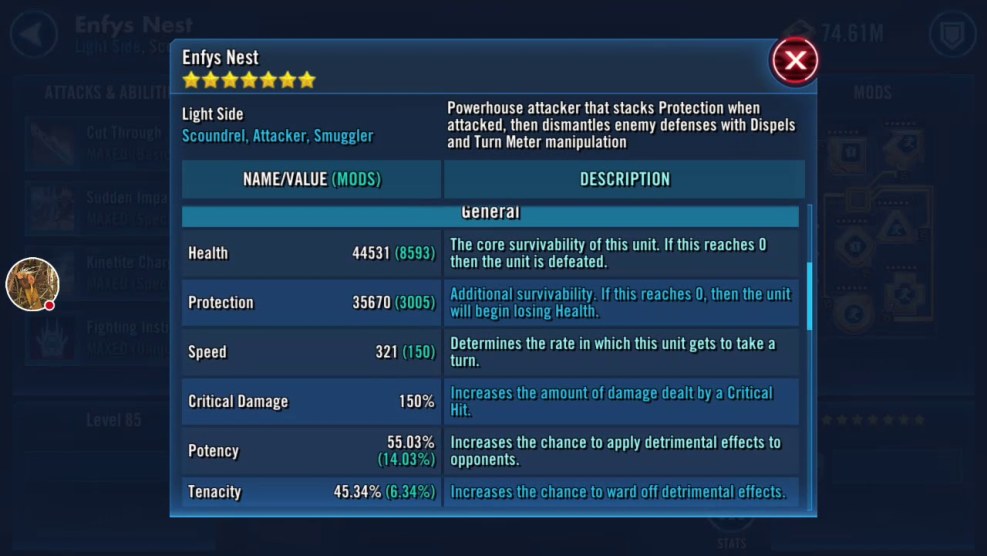Click the NAME/VALUE (MODS) column header

pyautogui.click(x=311, y=180)
